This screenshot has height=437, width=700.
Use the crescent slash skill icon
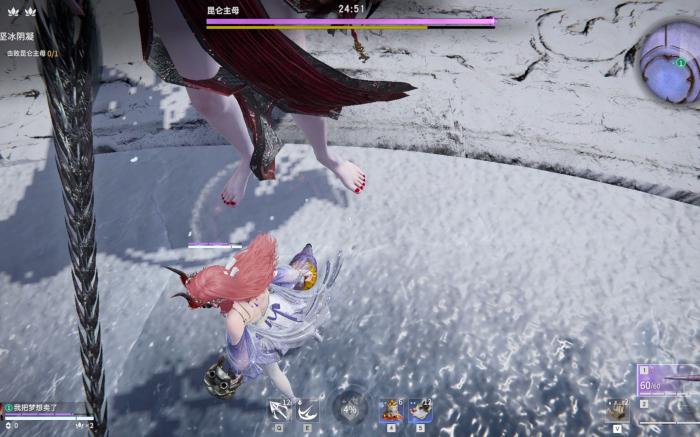click(307, 409)
